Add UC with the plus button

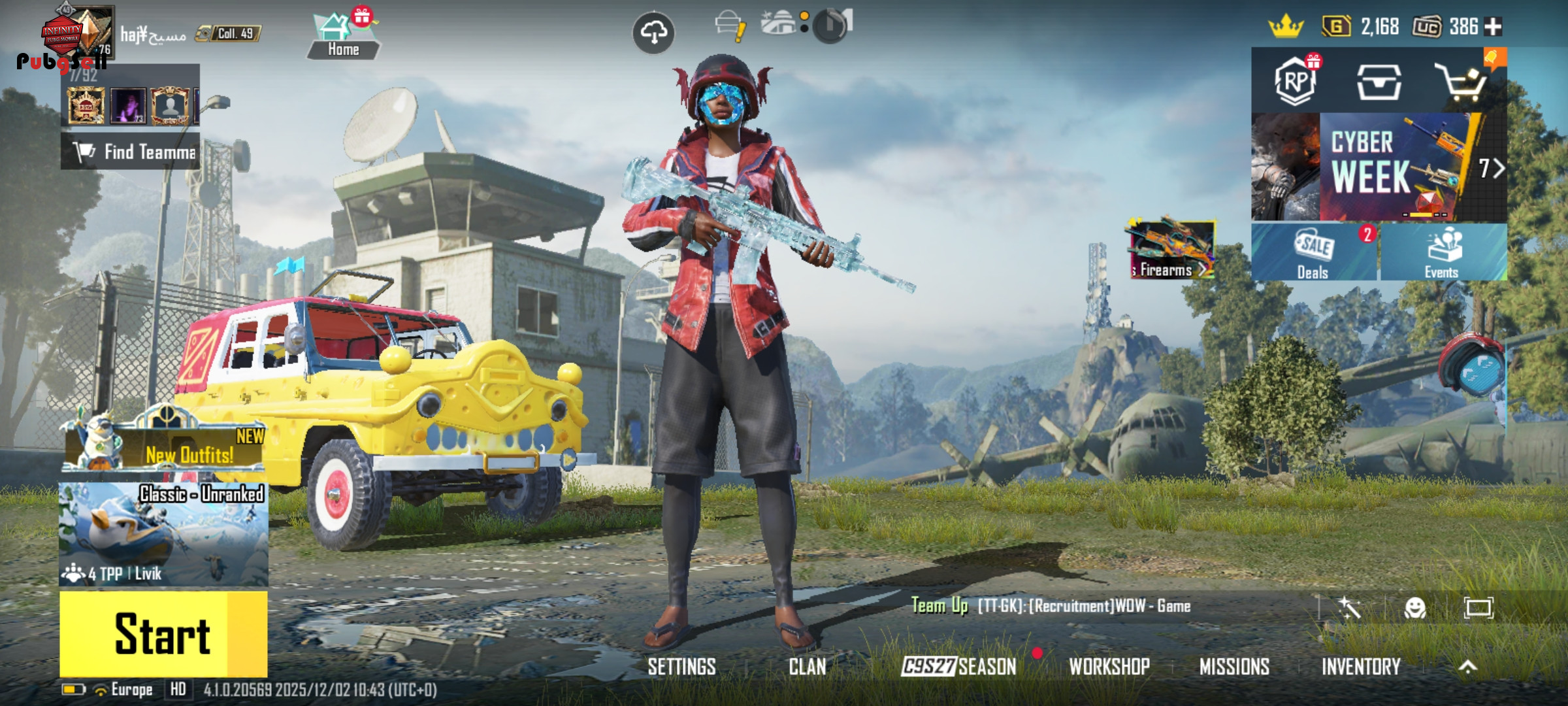point(1494,27)
